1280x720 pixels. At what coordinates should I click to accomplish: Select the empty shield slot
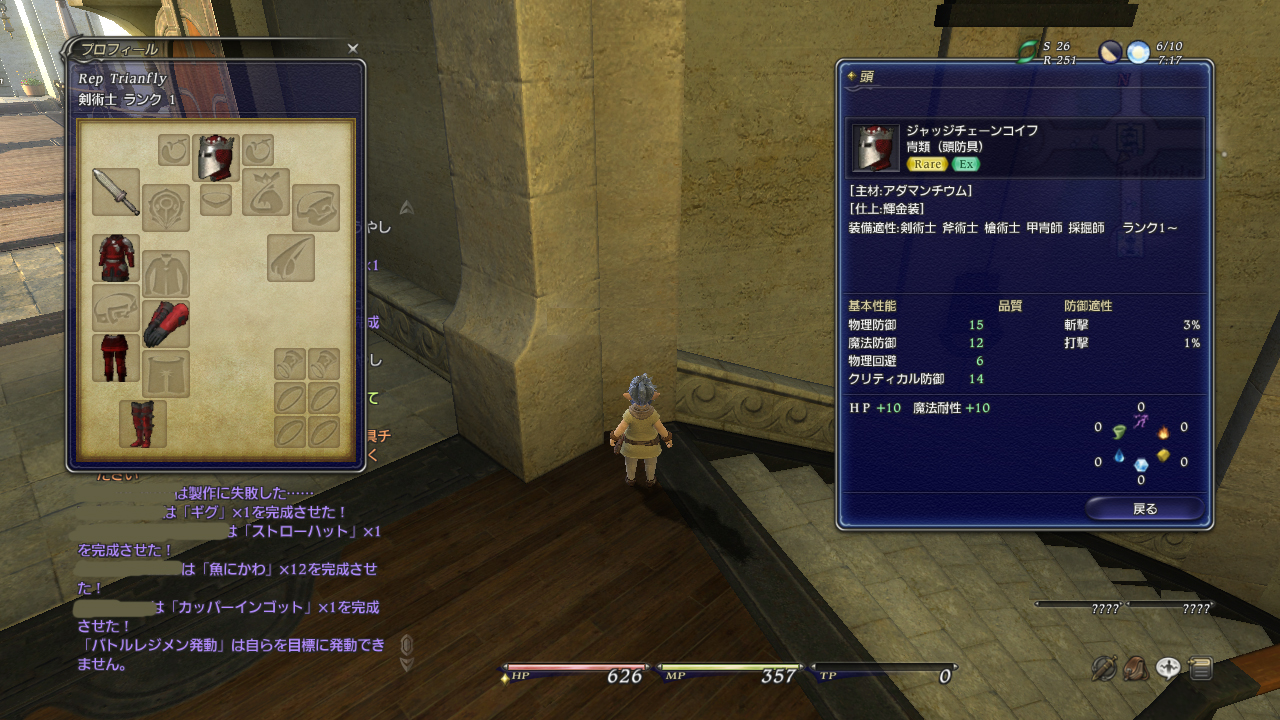pyautogui.click(x=165, y=208)
